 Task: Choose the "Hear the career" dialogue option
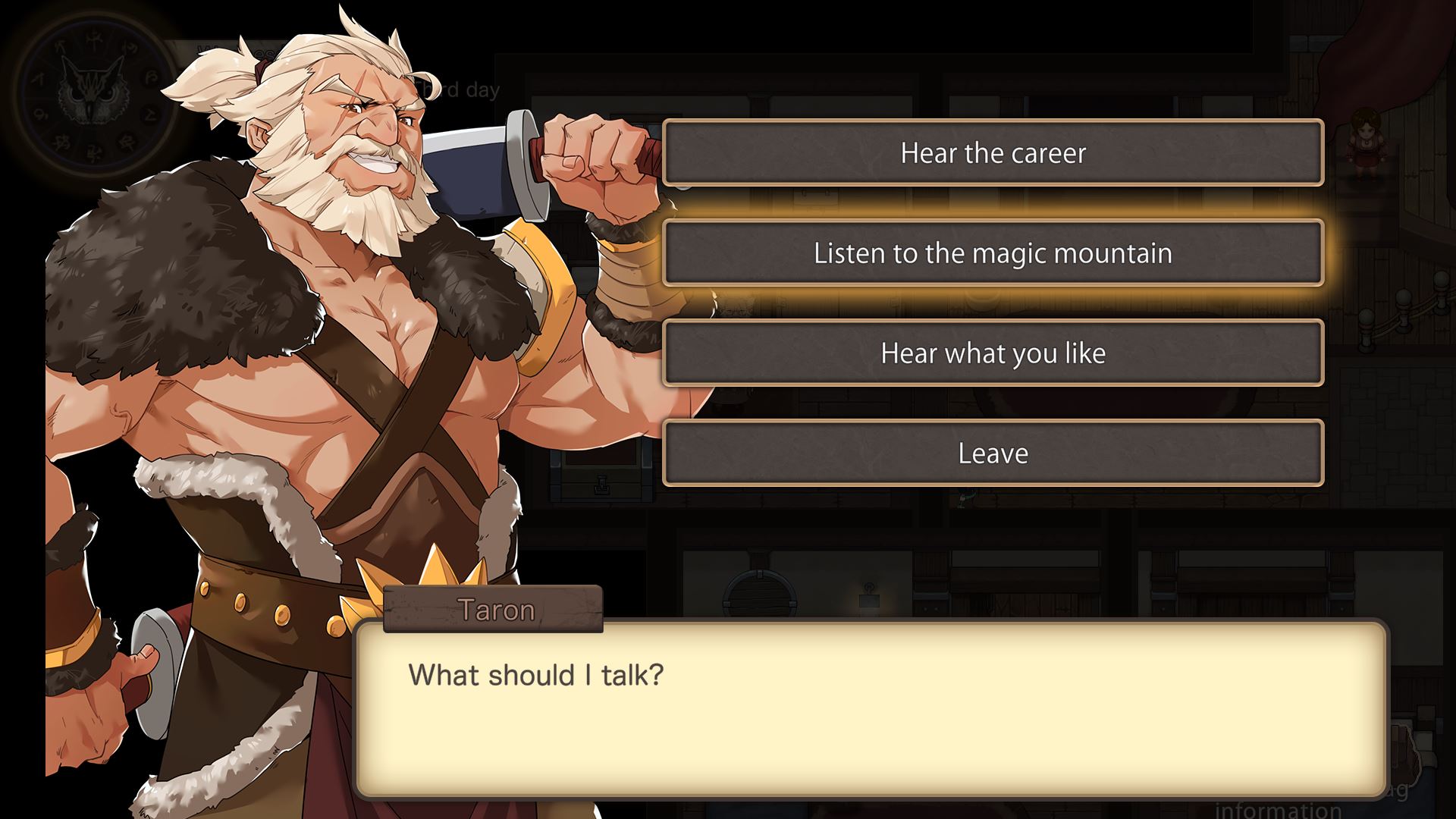click(x=993, y=153)
